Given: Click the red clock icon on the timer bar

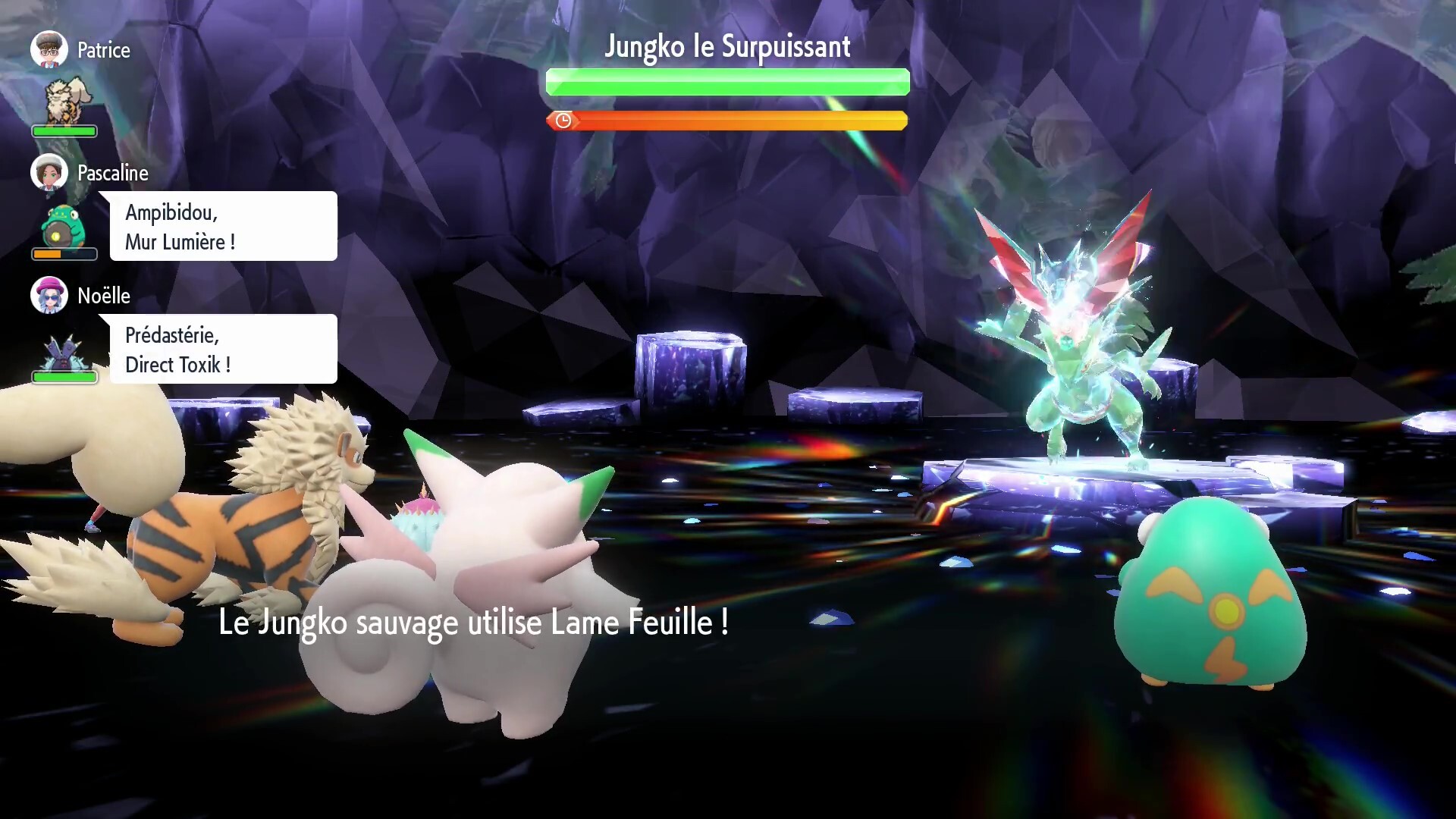Looking at the screenshot, I should tap(563, 120).
